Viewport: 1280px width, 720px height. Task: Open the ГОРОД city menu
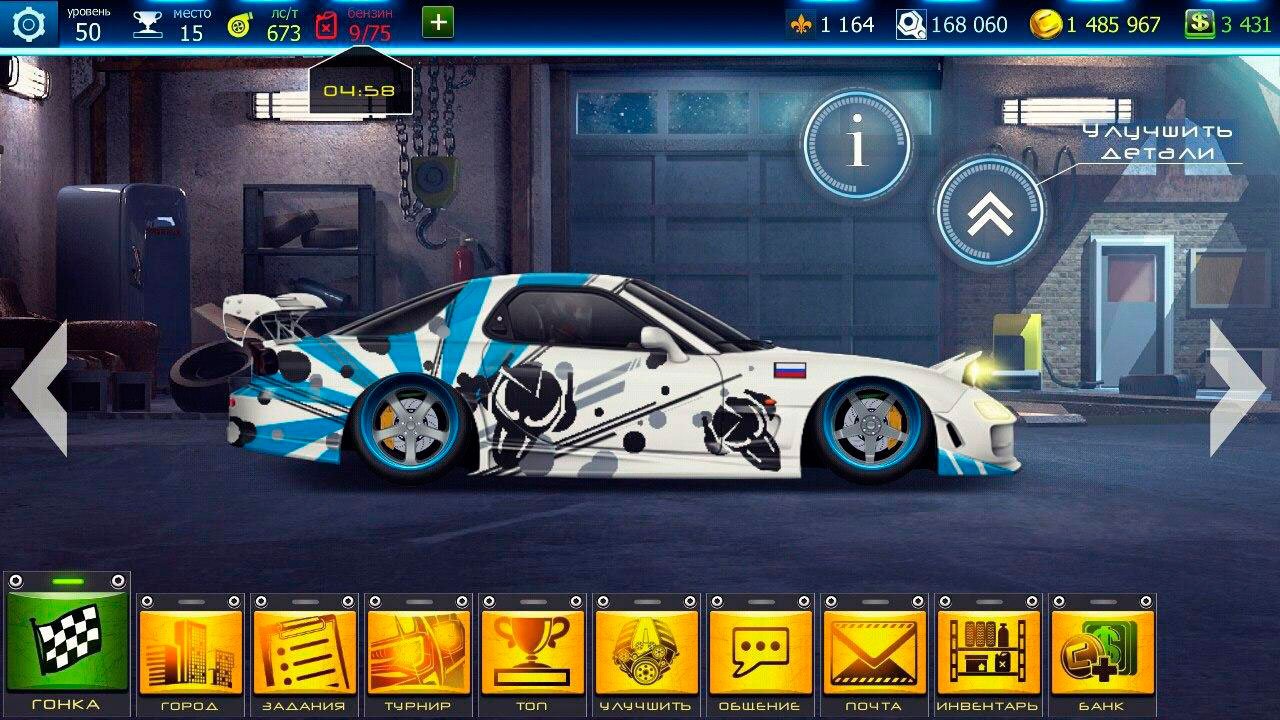coord(190,652)
